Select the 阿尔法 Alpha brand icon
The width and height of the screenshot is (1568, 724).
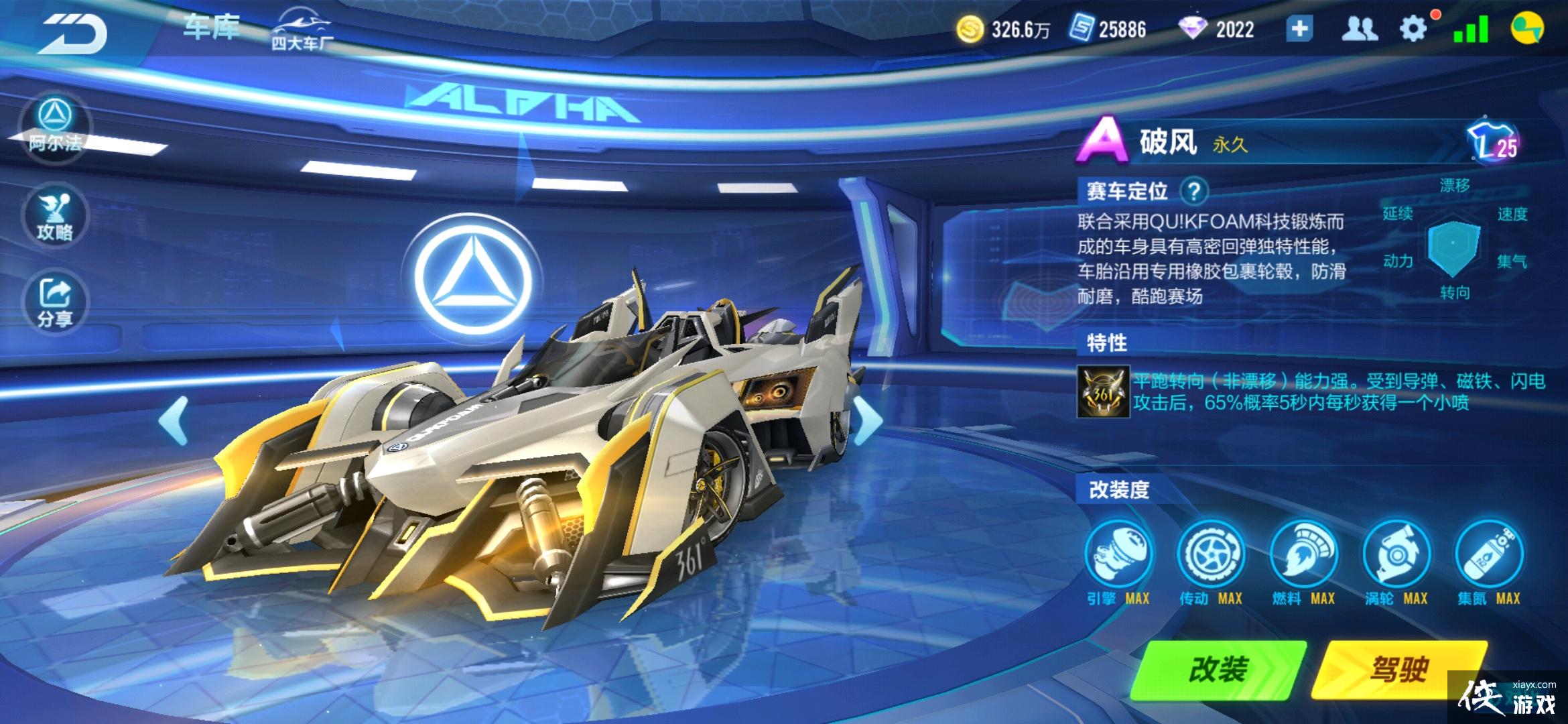point(55,127)
